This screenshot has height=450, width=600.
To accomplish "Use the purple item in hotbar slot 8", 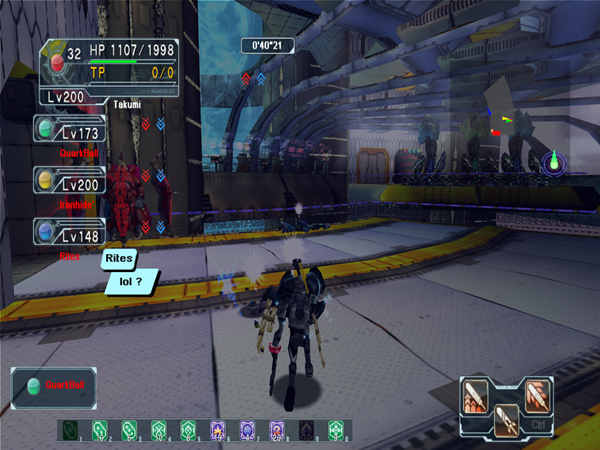I will click(277, 430).
